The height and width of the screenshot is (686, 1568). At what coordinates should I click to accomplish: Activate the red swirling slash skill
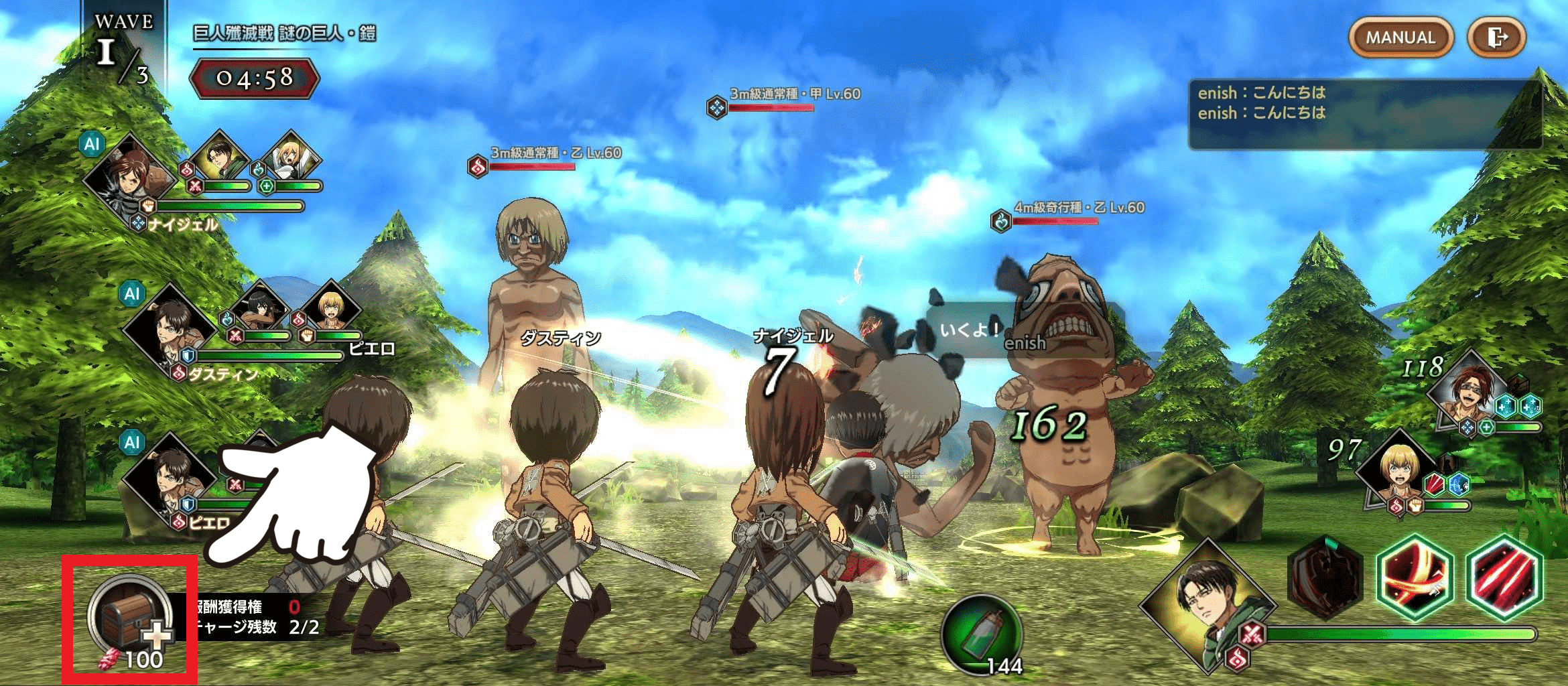point(1415,577)
